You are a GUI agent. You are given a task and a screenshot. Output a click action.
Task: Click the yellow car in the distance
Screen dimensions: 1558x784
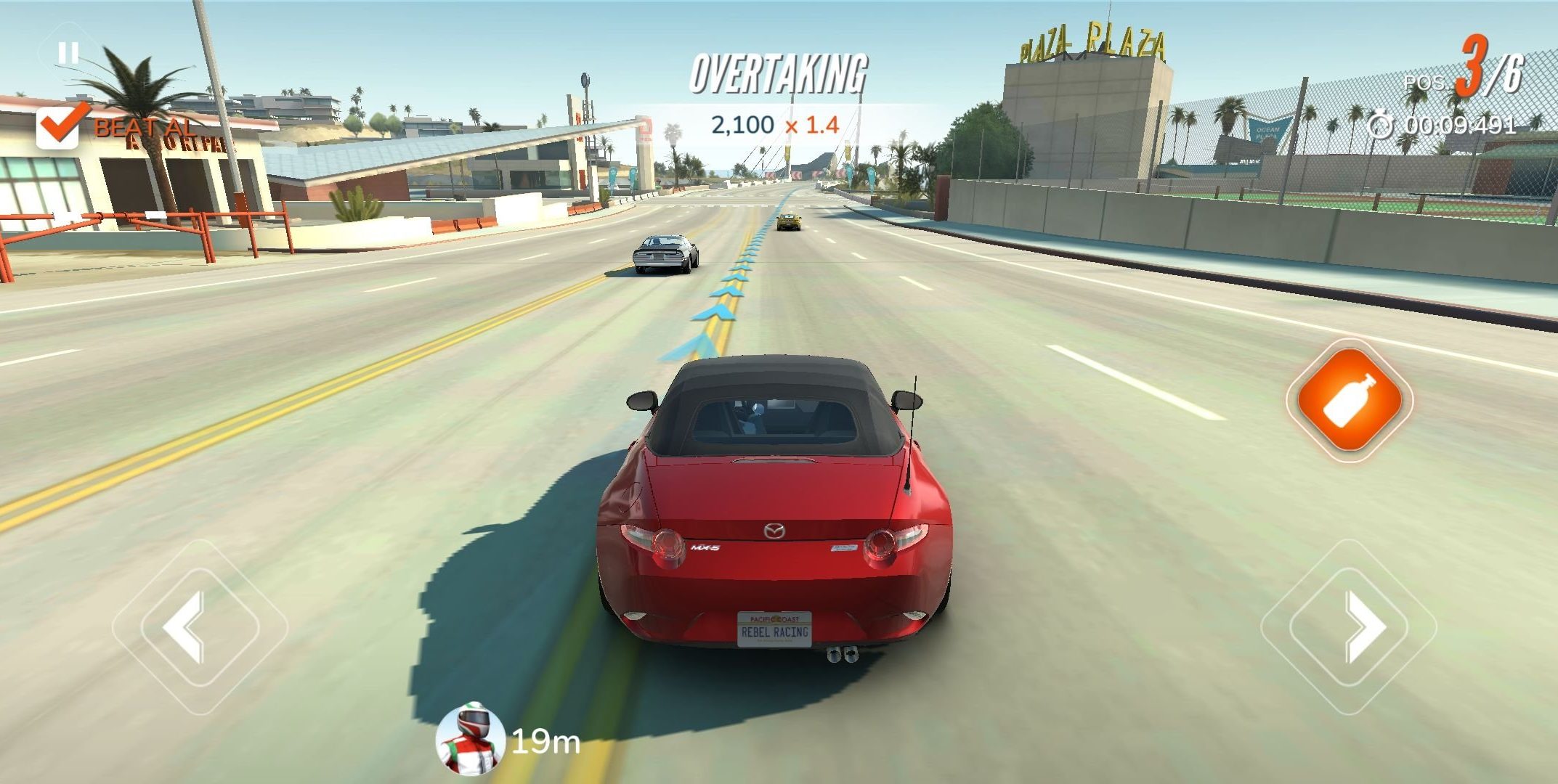coord(790,221)
